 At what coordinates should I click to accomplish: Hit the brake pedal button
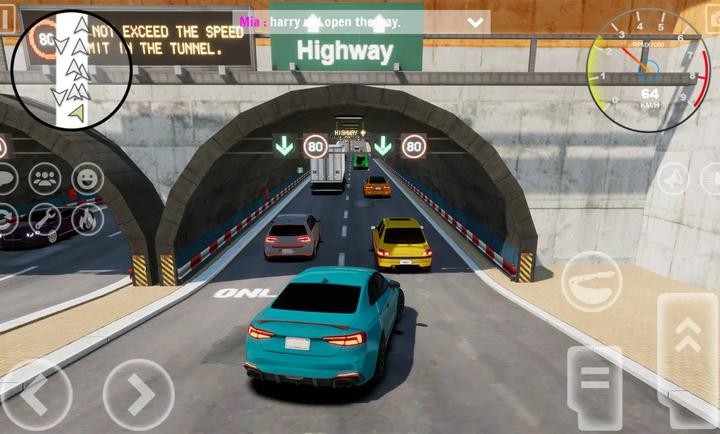594,384
